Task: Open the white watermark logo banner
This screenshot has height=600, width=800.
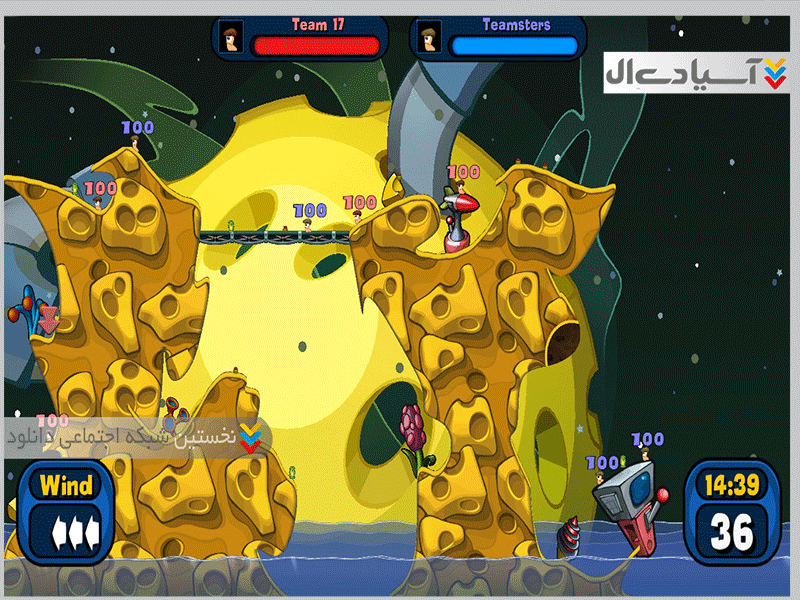Action: [x=695, y=73]
